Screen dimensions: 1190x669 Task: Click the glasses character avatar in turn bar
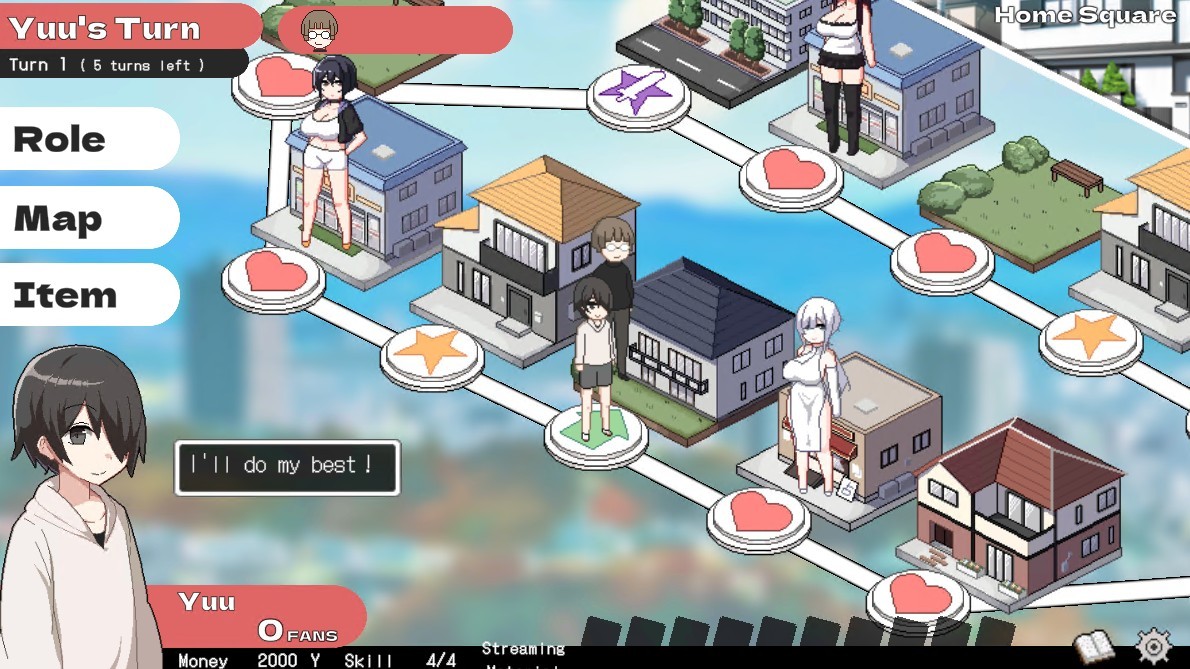click(319, 31)
